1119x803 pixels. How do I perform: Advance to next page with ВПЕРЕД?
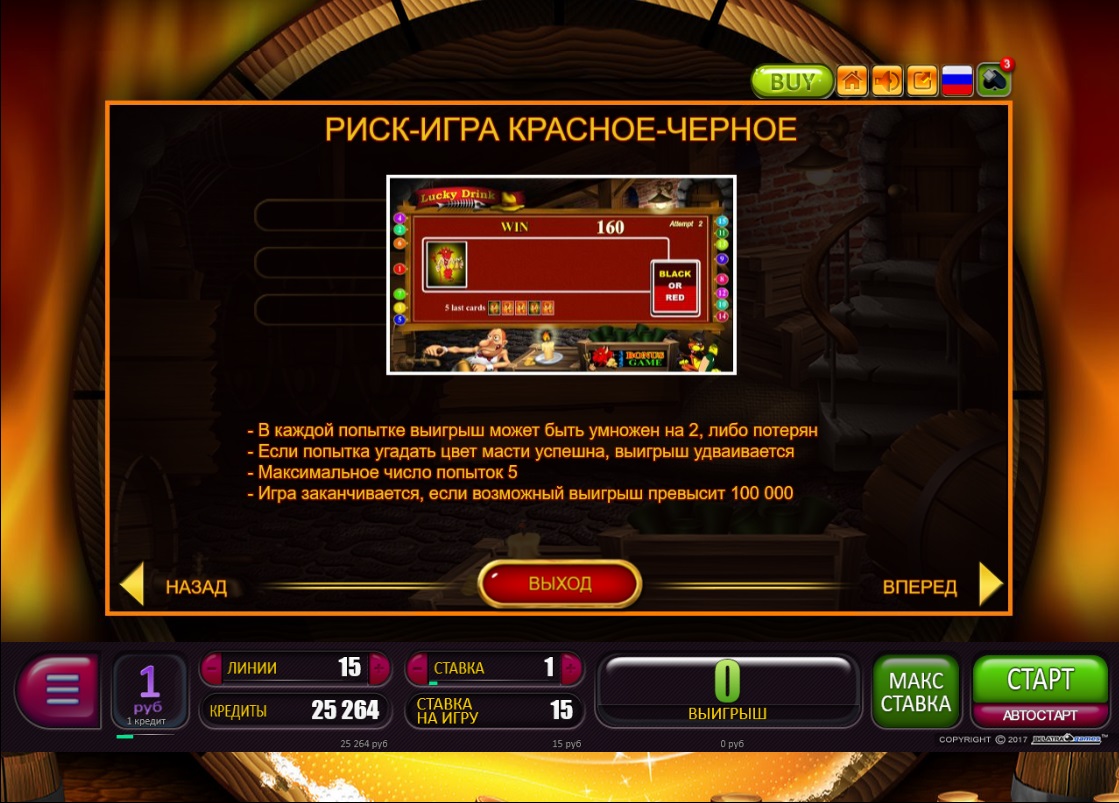tap(988, 585)
